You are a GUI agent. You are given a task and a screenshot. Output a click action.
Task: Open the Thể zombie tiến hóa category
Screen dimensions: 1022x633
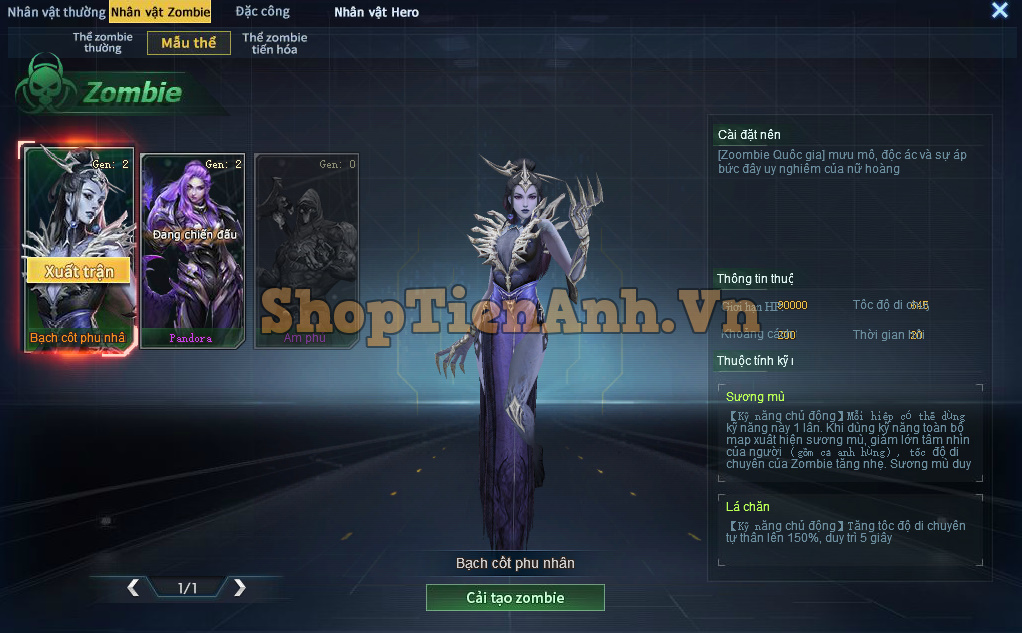[274, 43]
